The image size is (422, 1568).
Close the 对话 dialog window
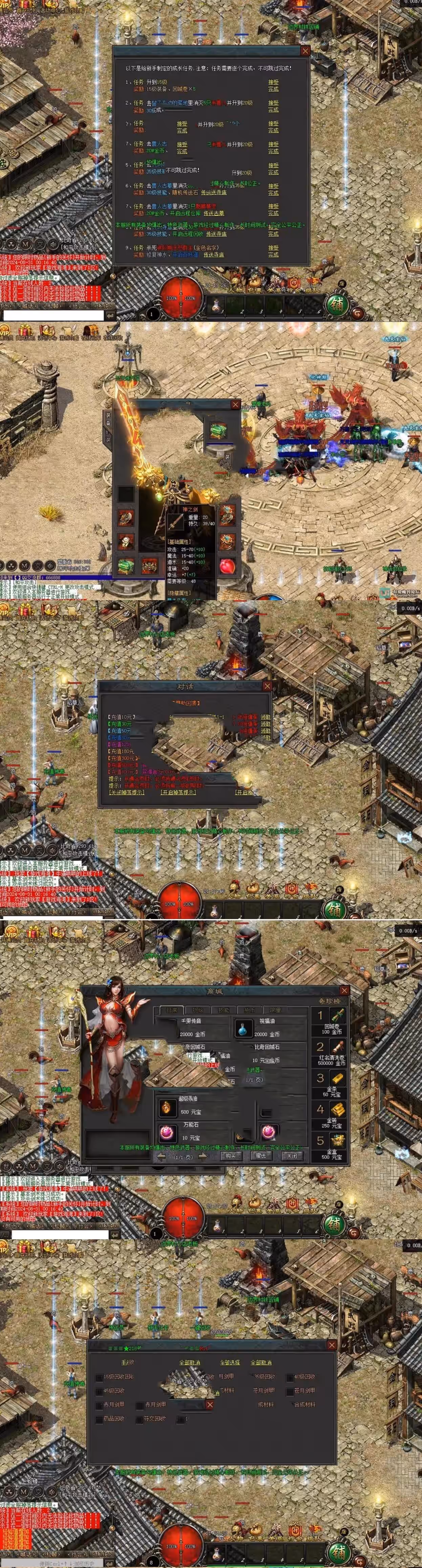point(267,686)
